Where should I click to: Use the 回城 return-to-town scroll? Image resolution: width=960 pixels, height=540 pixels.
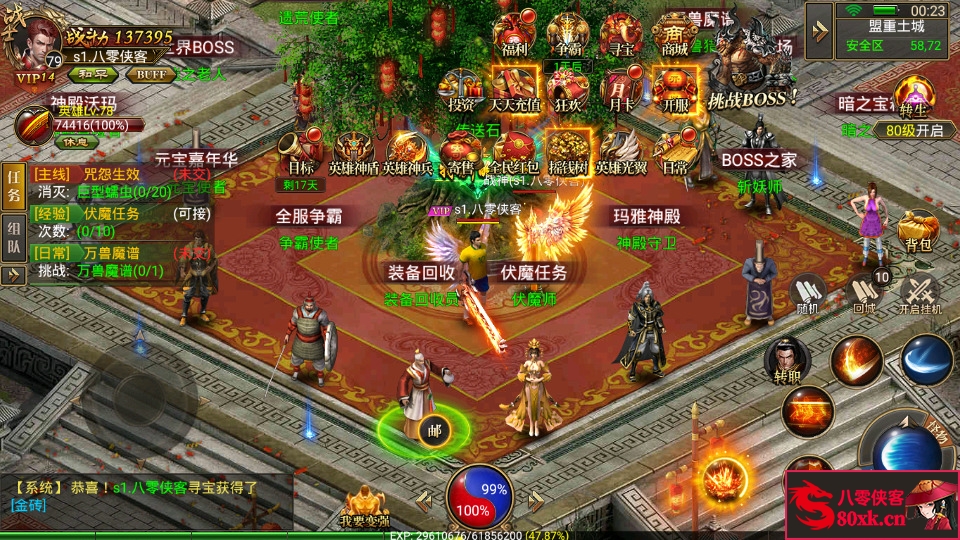[863, 294]
